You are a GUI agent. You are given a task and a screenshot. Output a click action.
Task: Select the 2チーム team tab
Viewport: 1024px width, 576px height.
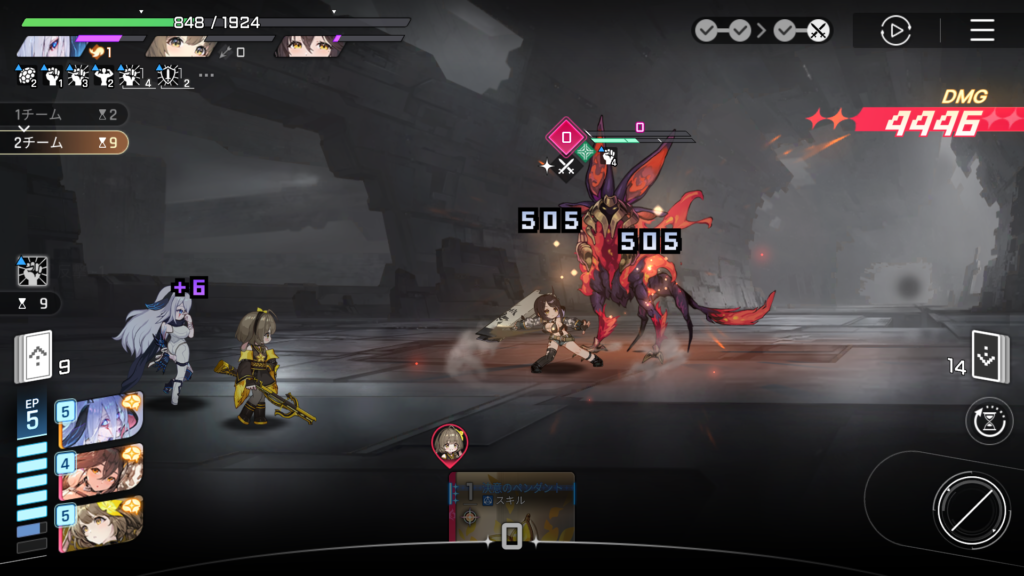click(64, 143)
